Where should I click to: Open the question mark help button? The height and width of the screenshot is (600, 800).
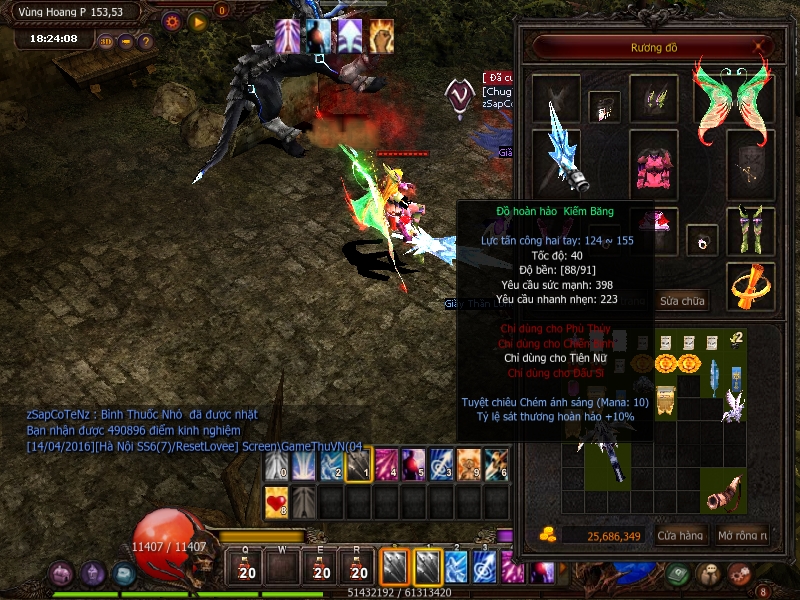tap(145, 42)
